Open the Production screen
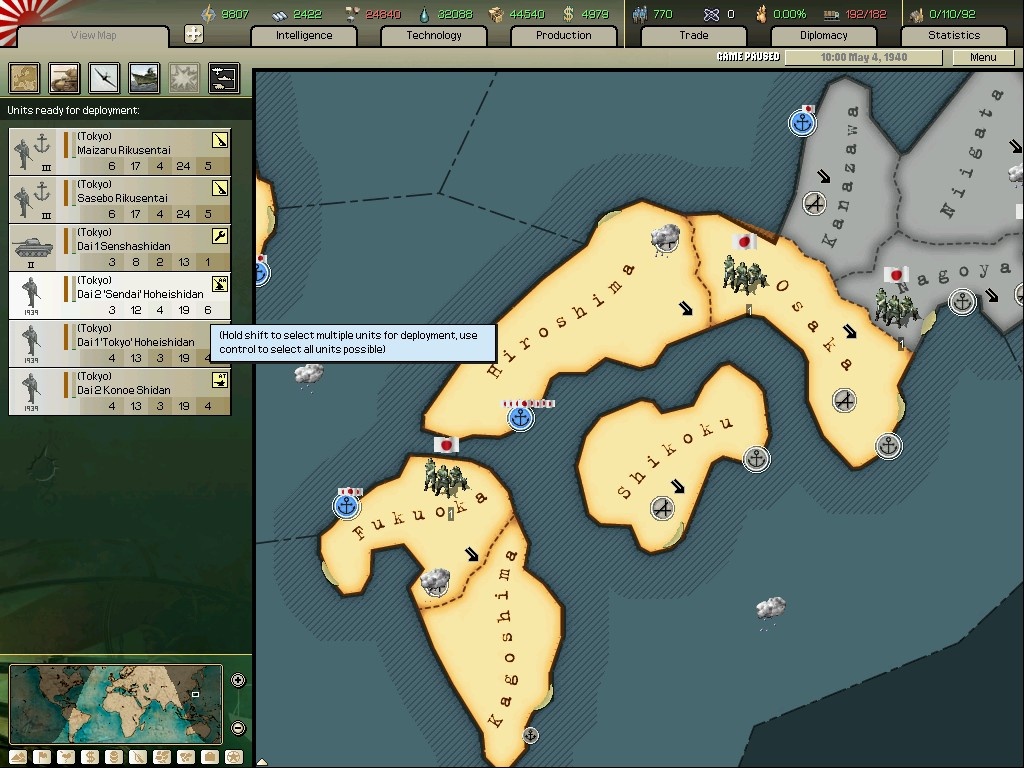This screenshot has width=1024, height=768. click(x=563, y=36)
